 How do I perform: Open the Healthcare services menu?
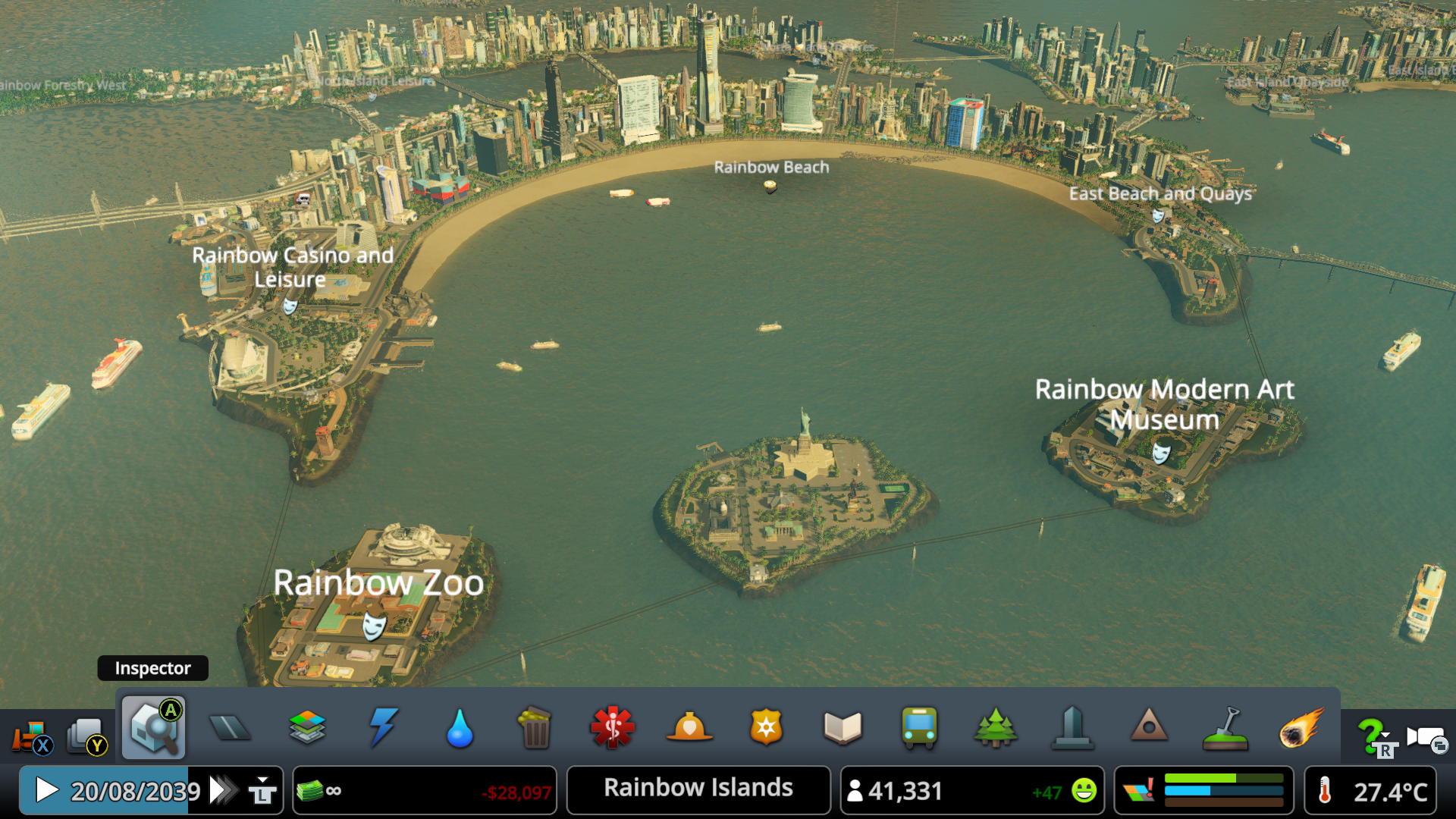click(x=613, y=726)
